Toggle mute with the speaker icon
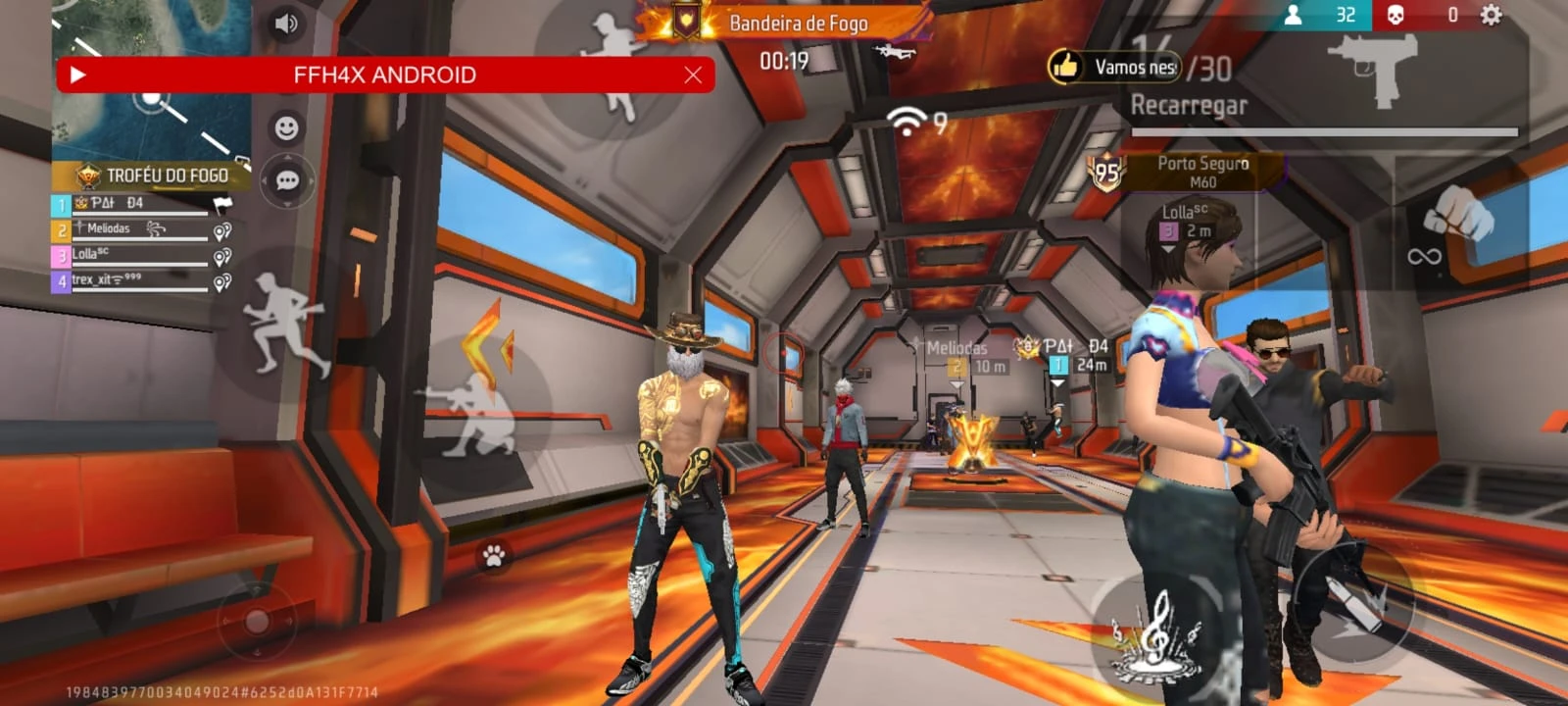 [285, 22]
